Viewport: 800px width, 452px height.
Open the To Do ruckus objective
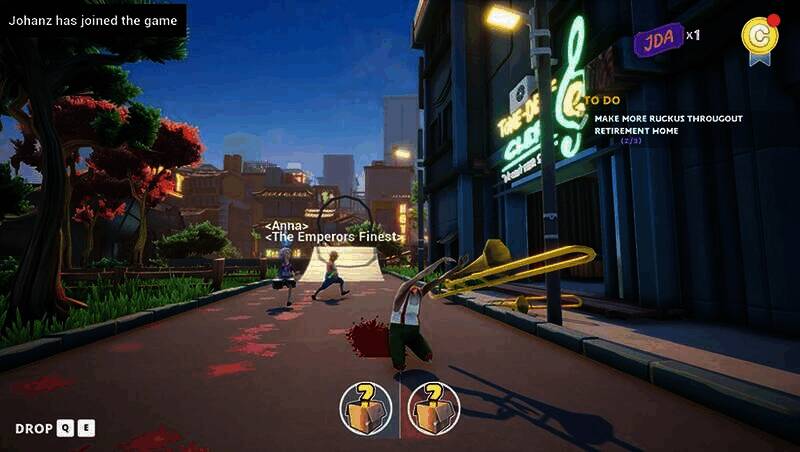click(x=667, y=123)
